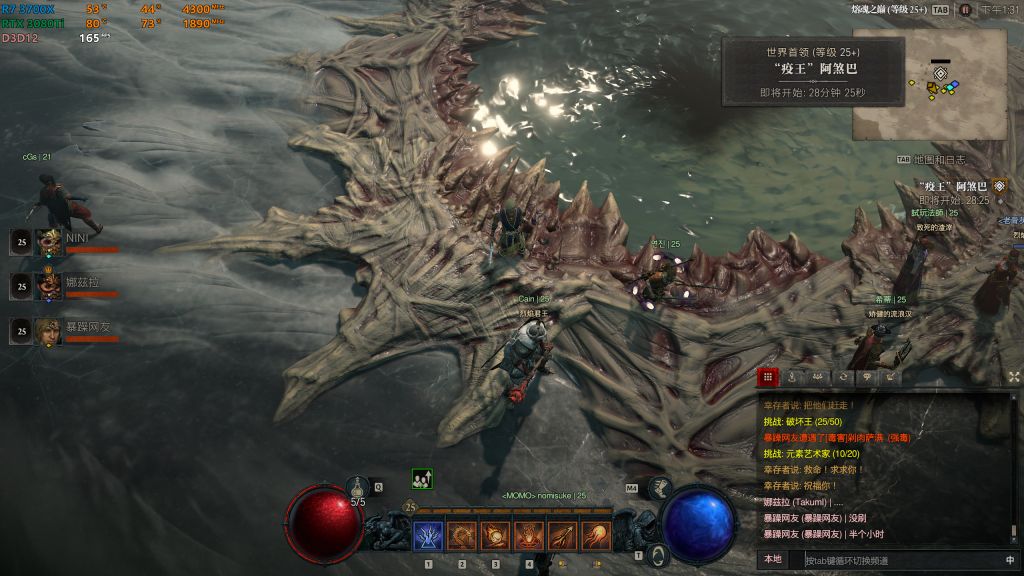Use the meteor comet skill icon
Viewport: 1024px width, 576px height.
coord(597,536)
